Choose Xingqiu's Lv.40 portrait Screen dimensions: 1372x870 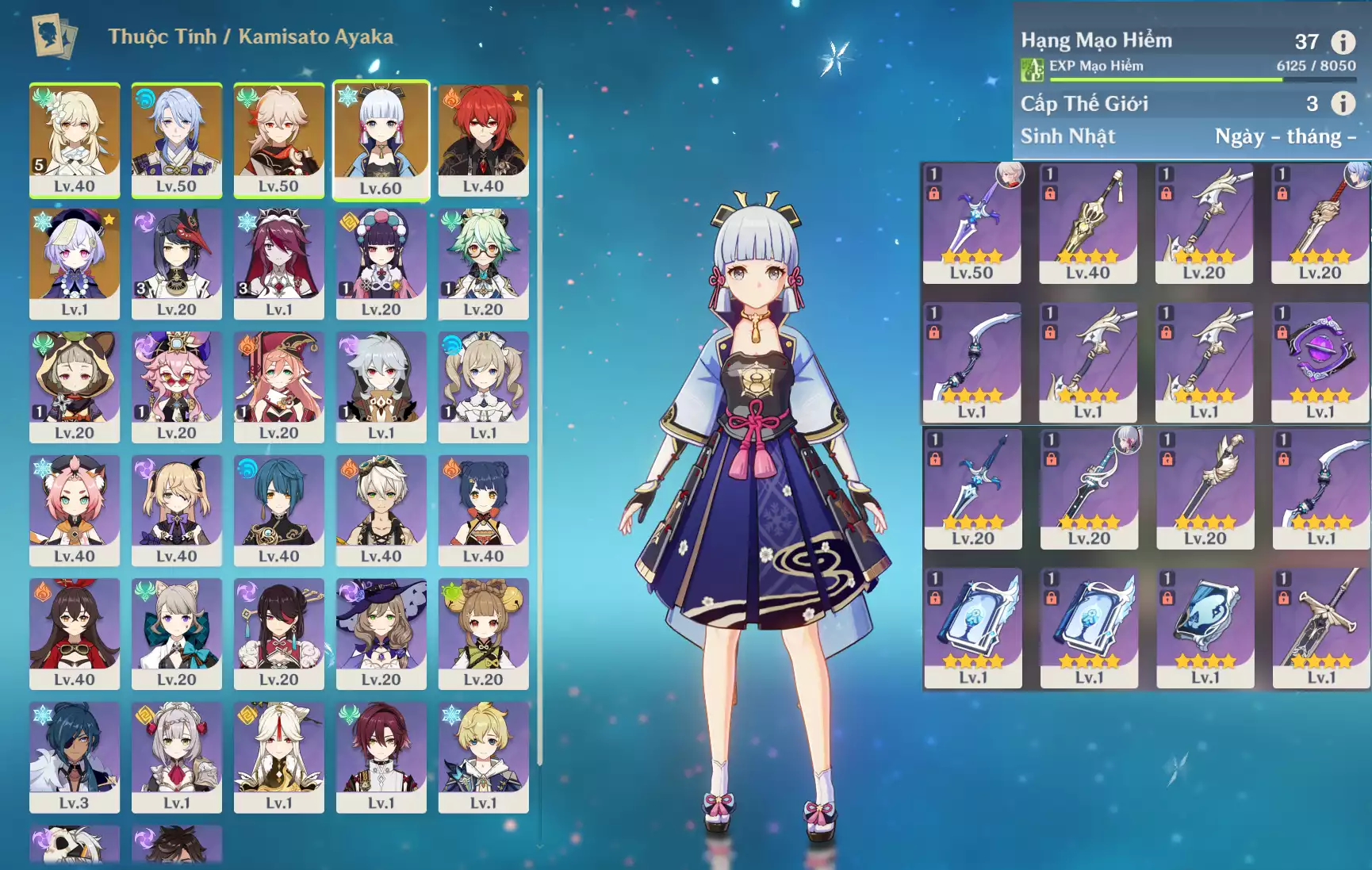tap(278, 509)
